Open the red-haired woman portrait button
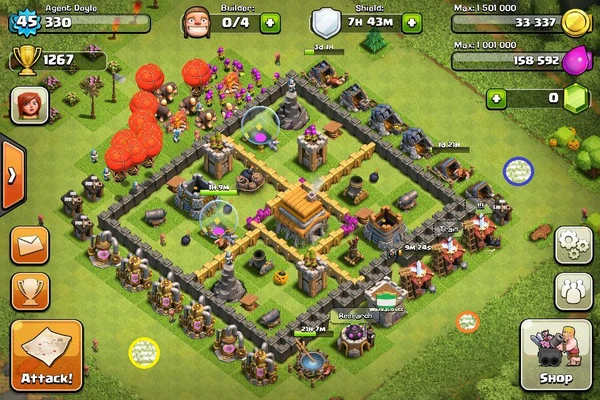Viewport: 600px width, 400px height. [x=29, y=103]
